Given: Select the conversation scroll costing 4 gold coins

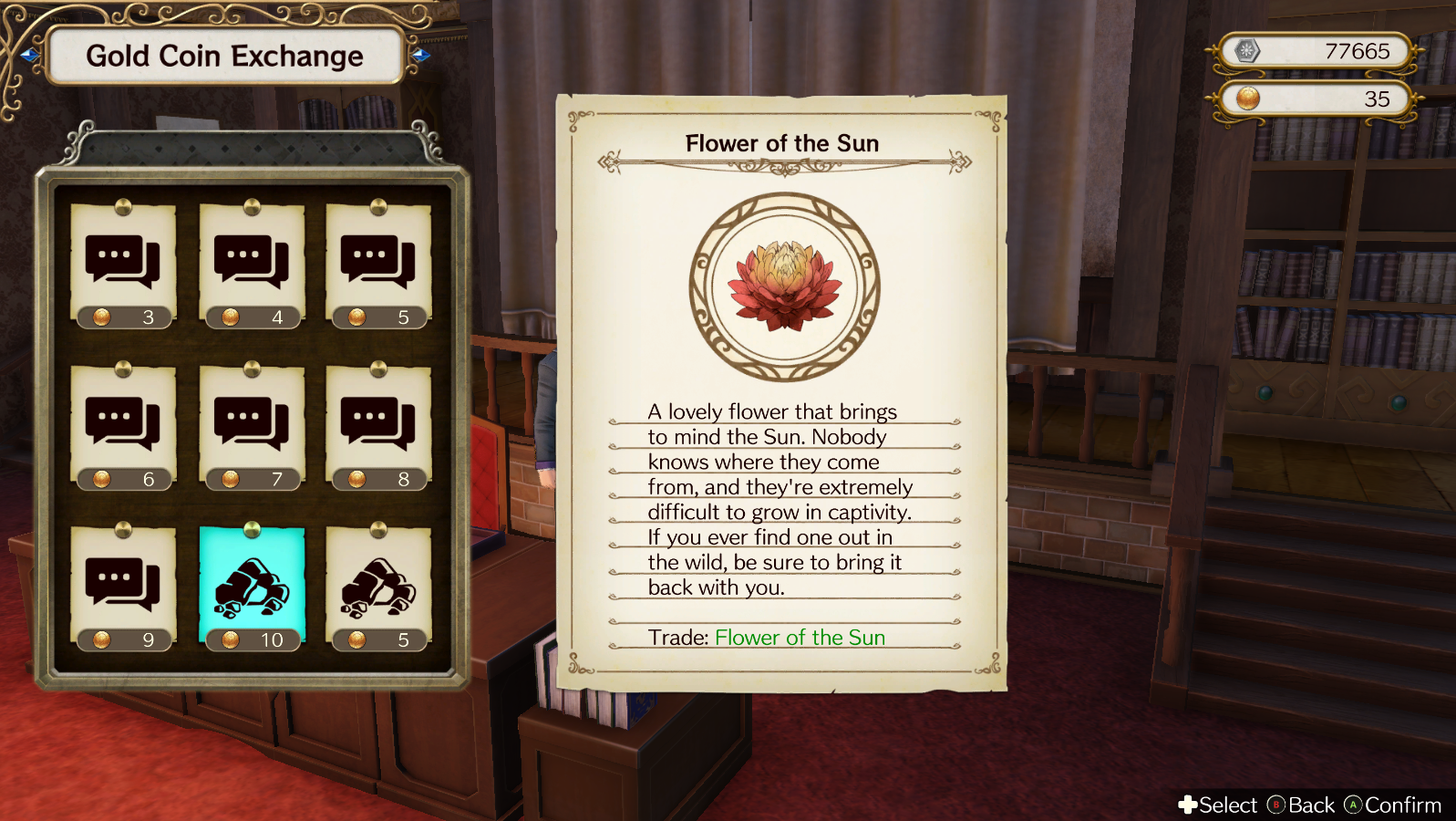Looking at the screenshot, I should pyautogui.click(x=253, y=265).
